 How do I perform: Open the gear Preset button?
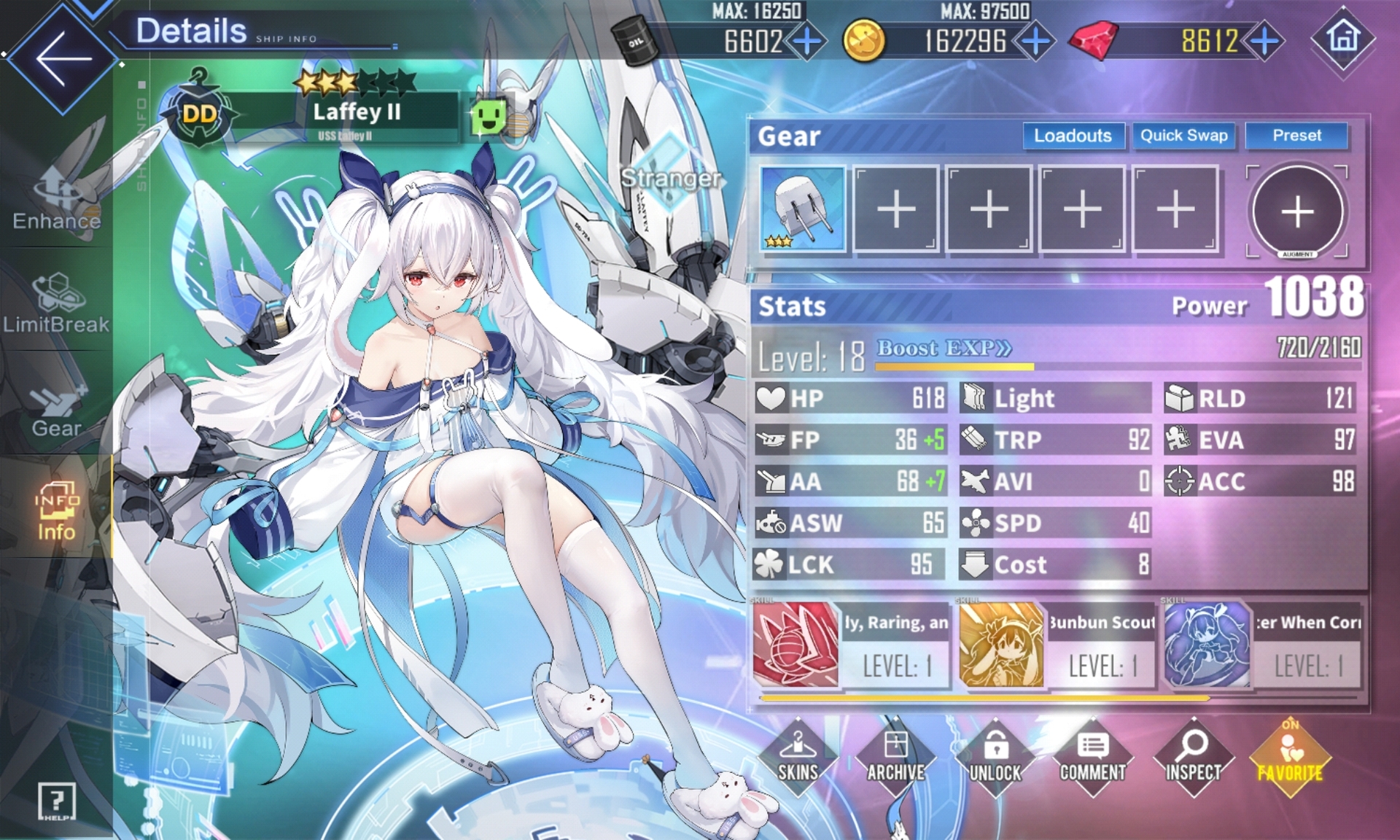click(1296, 136)
